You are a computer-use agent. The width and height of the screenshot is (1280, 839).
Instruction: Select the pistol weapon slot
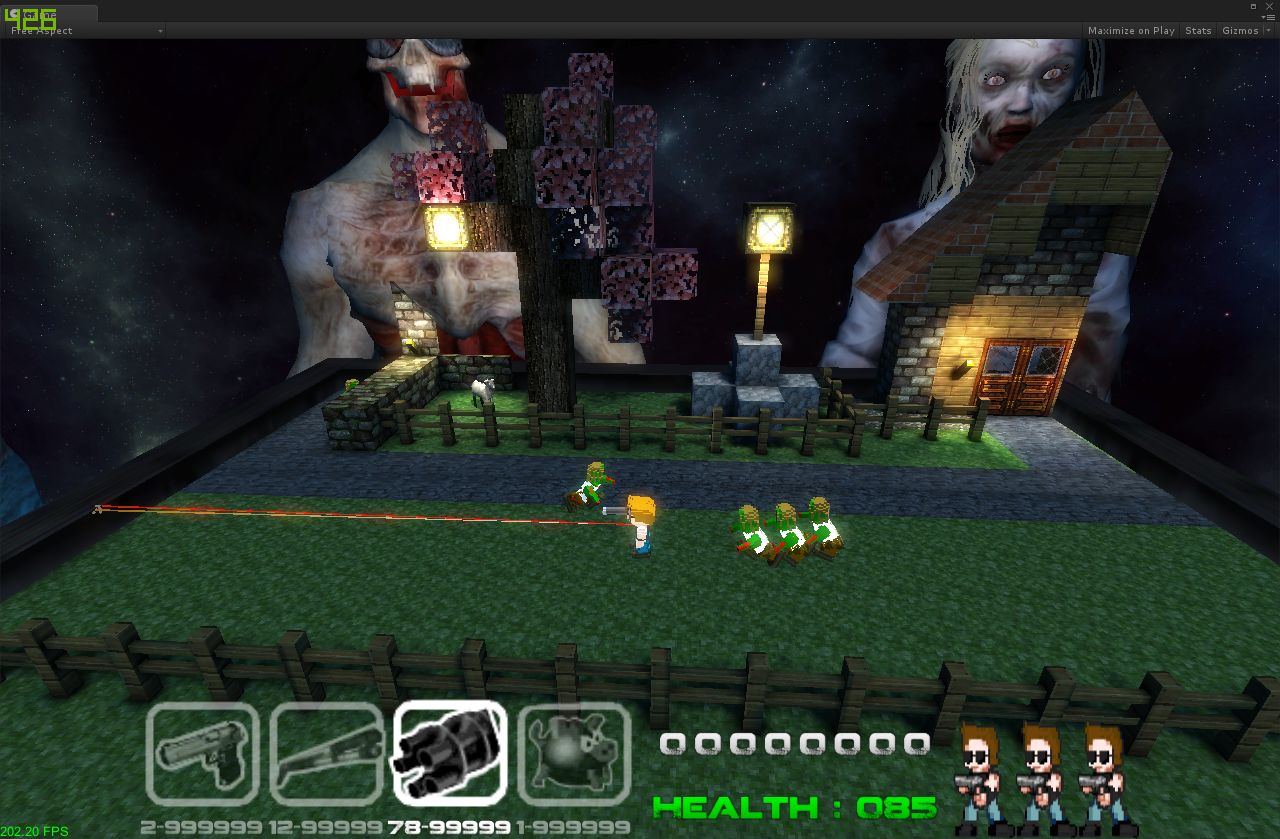(x=202, y=754)
